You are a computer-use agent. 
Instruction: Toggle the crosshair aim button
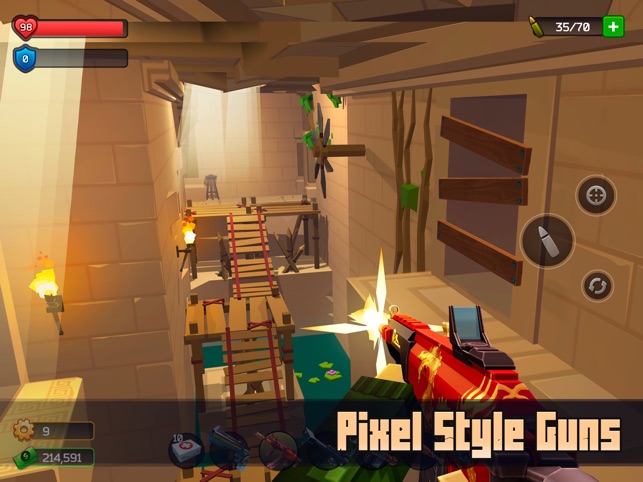[596, 195]
